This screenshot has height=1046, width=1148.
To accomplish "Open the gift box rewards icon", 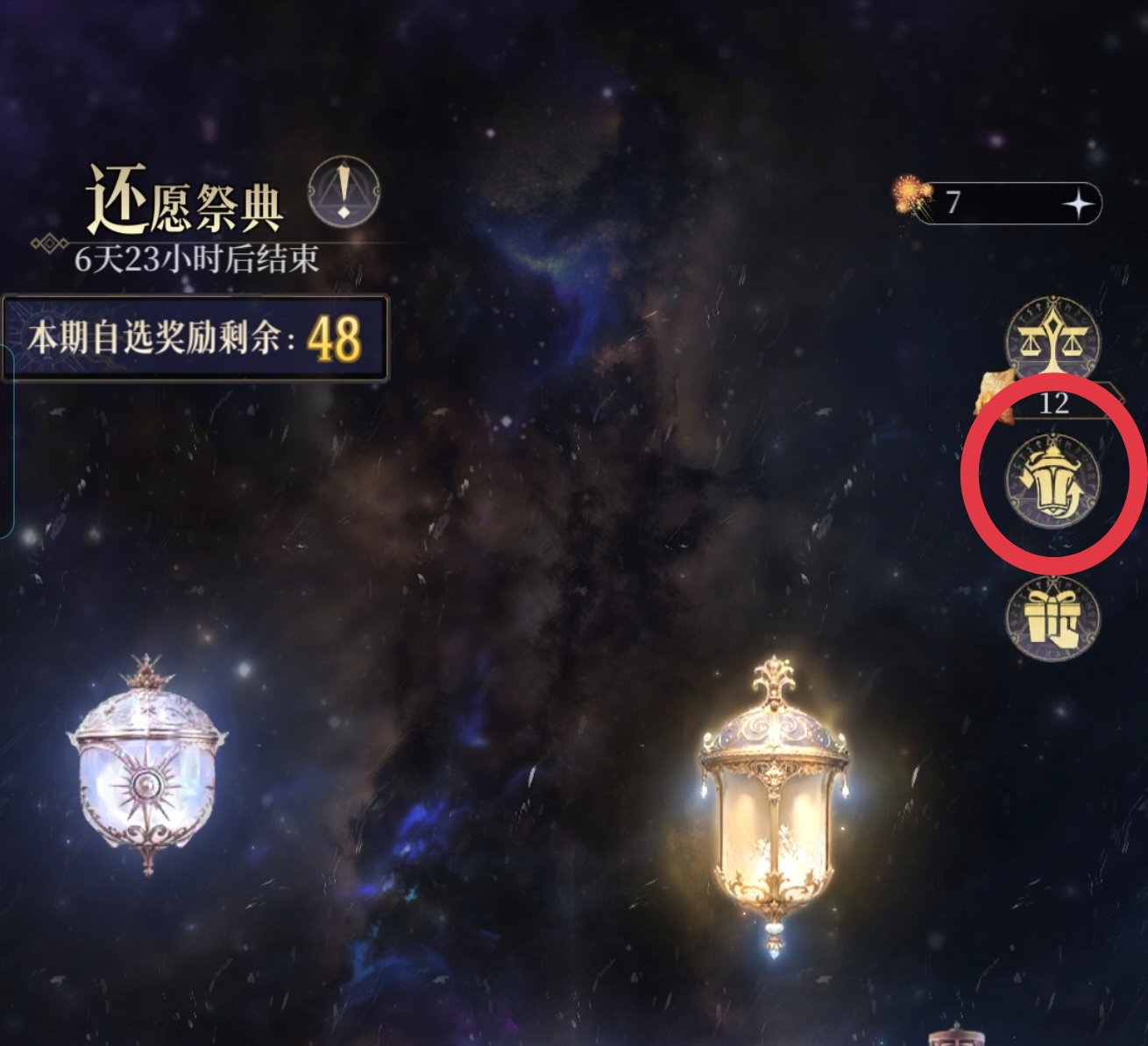I will coord(1054,619).
